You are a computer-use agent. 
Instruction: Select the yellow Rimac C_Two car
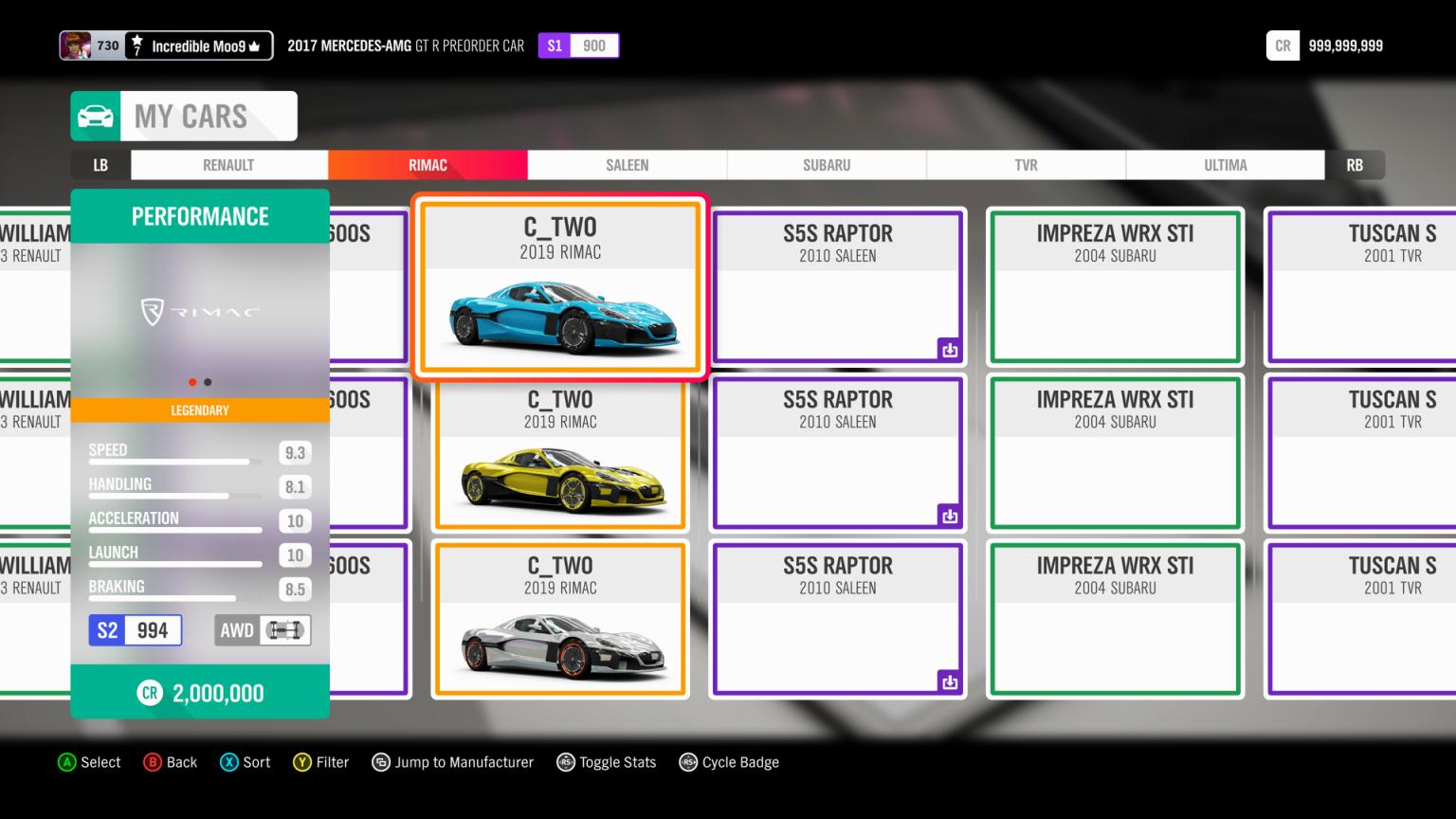pyautogui.click(x=560, y=455)
